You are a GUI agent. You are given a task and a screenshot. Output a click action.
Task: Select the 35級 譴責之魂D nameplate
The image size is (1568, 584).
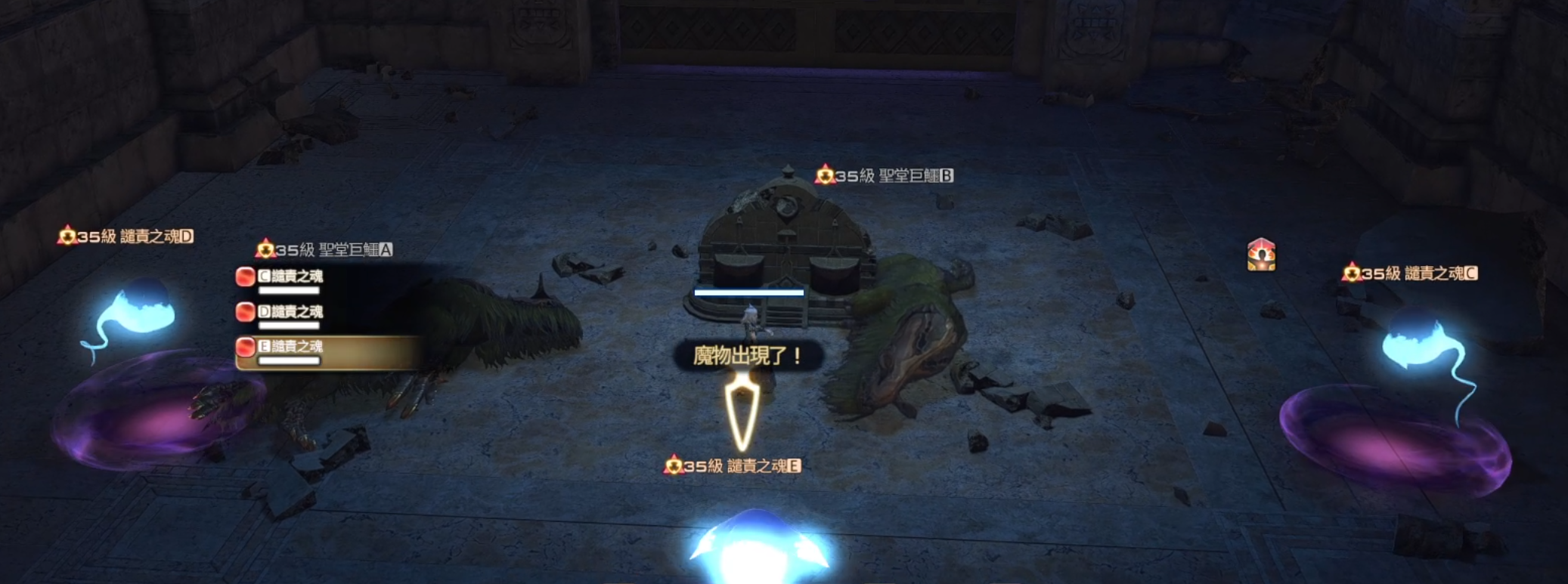(126, 236)
